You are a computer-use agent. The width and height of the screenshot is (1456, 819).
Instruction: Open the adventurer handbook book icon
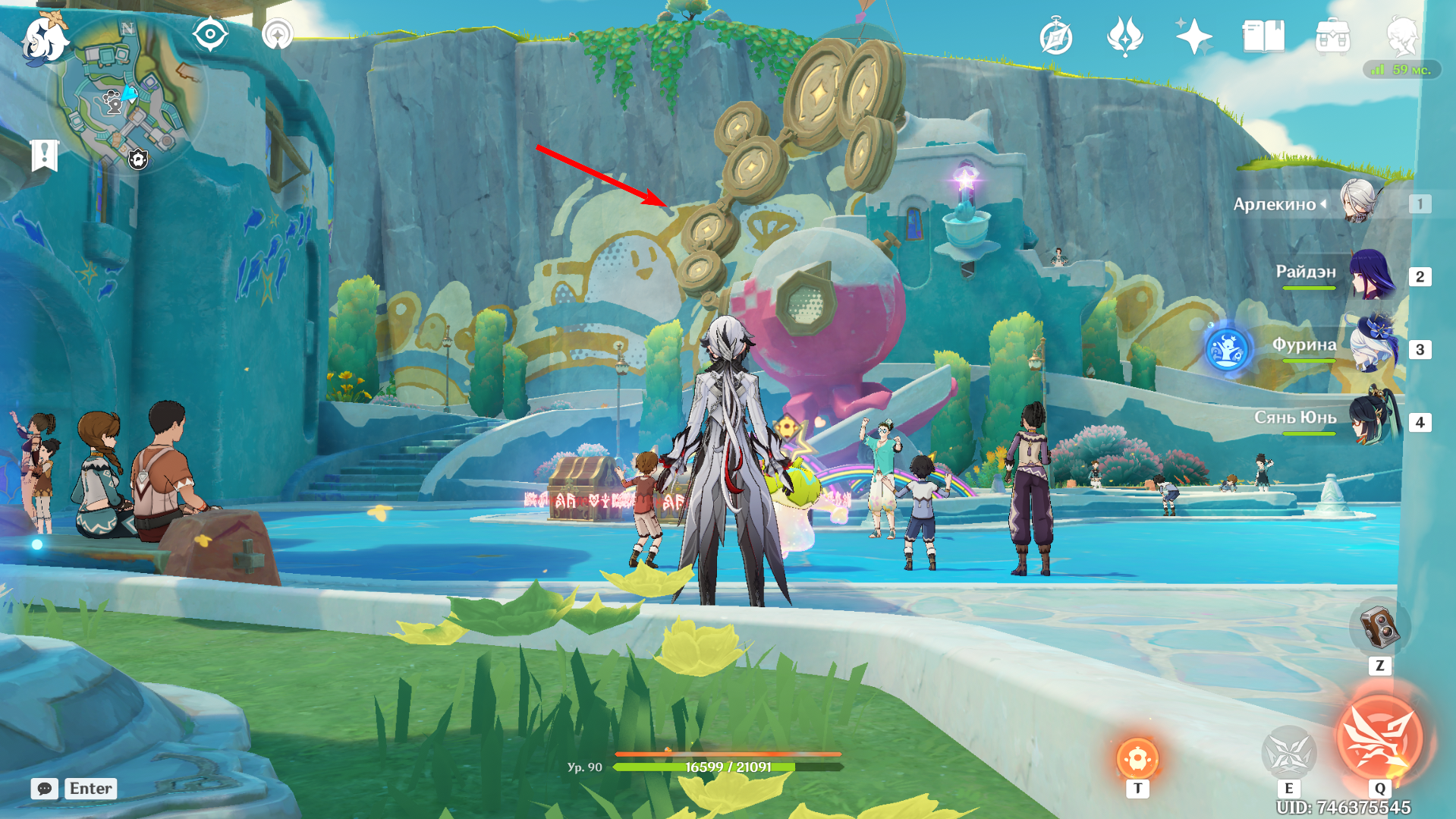click(1263, 36)
